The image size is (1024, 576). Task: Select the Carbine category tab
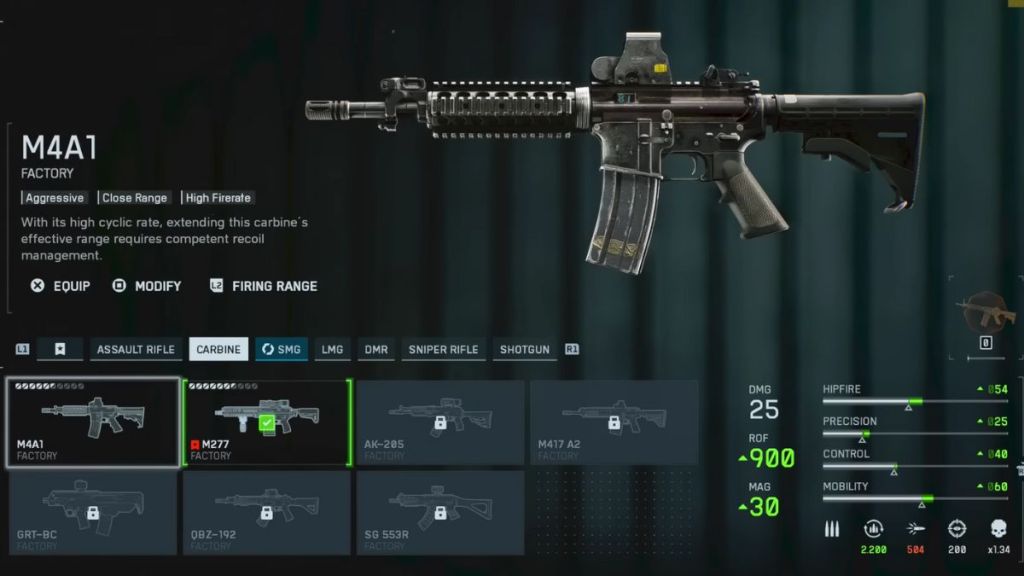[x=218, y=349]
